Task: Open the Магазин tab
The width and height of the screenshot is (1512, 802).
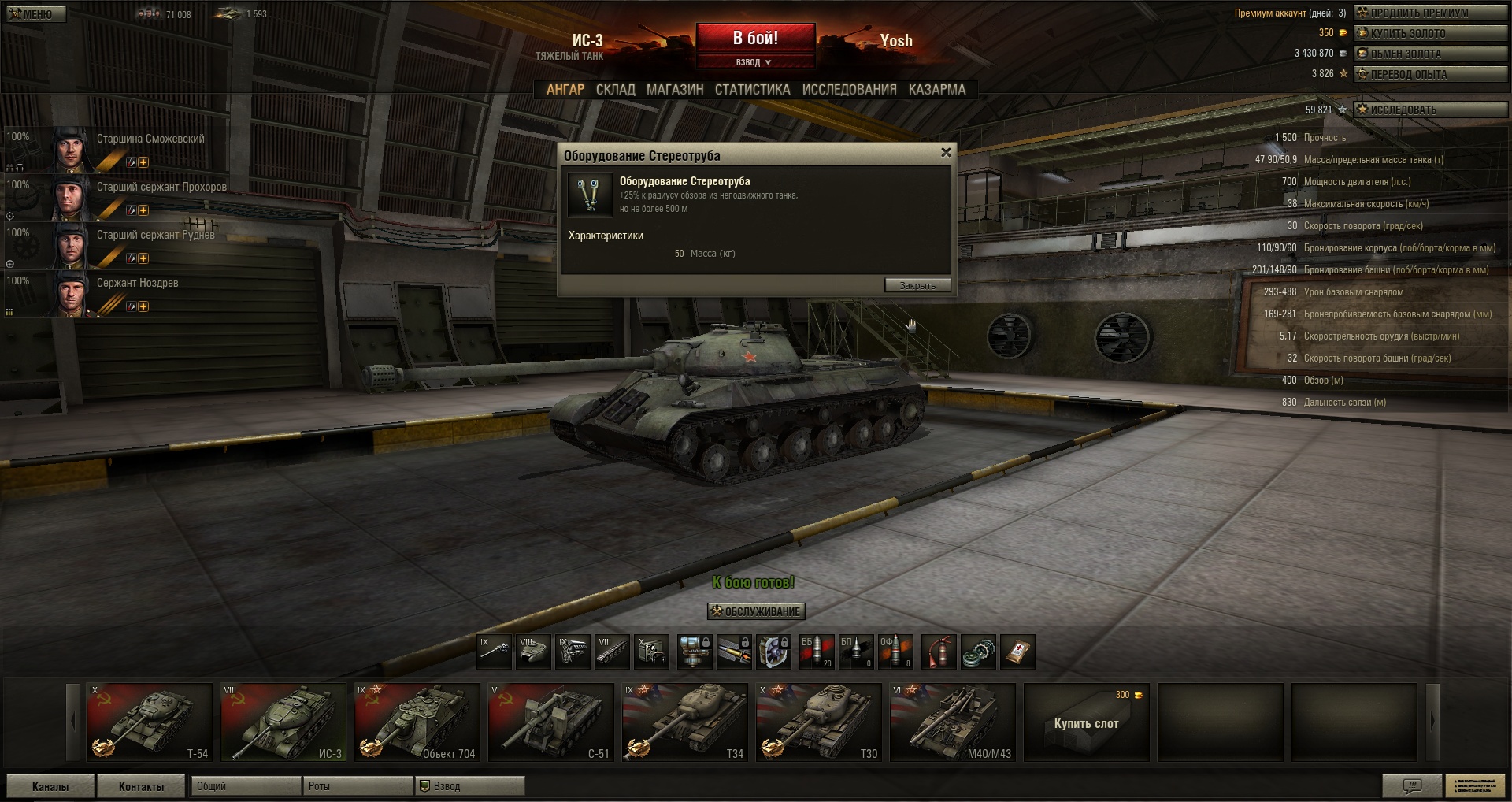Action: click(675, 90)
